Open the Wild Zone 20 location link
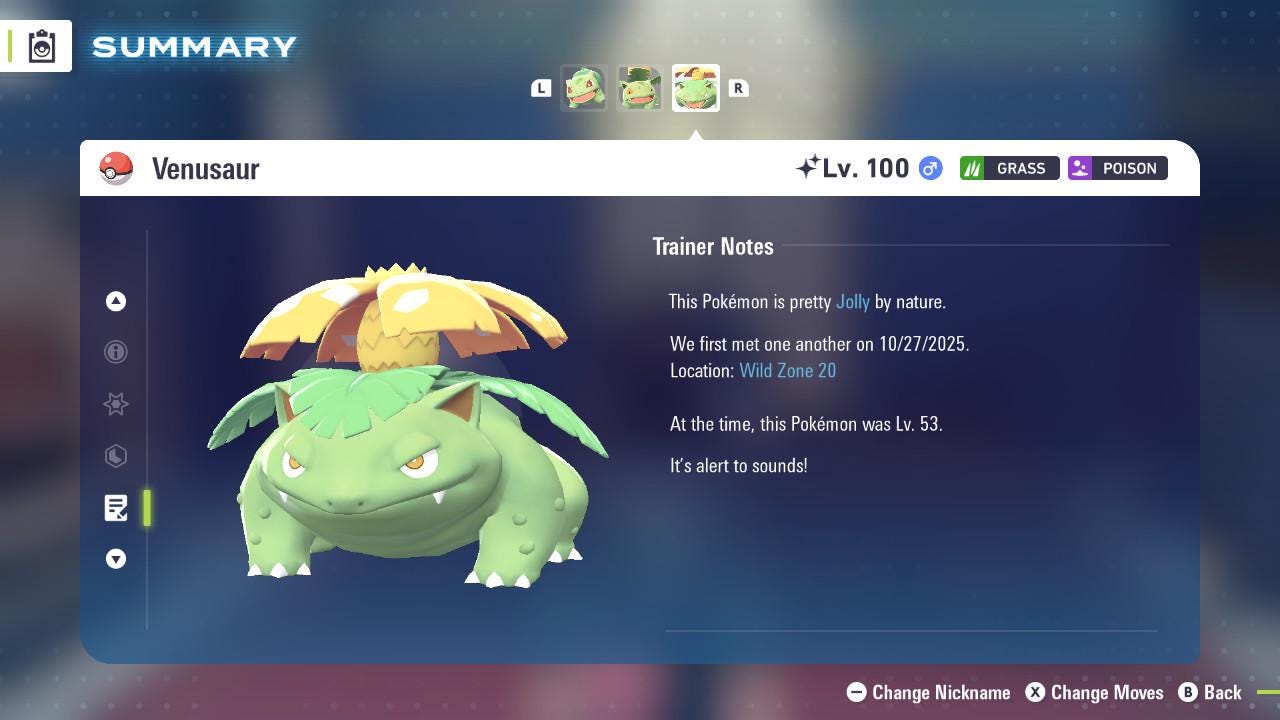 (788, 370)
